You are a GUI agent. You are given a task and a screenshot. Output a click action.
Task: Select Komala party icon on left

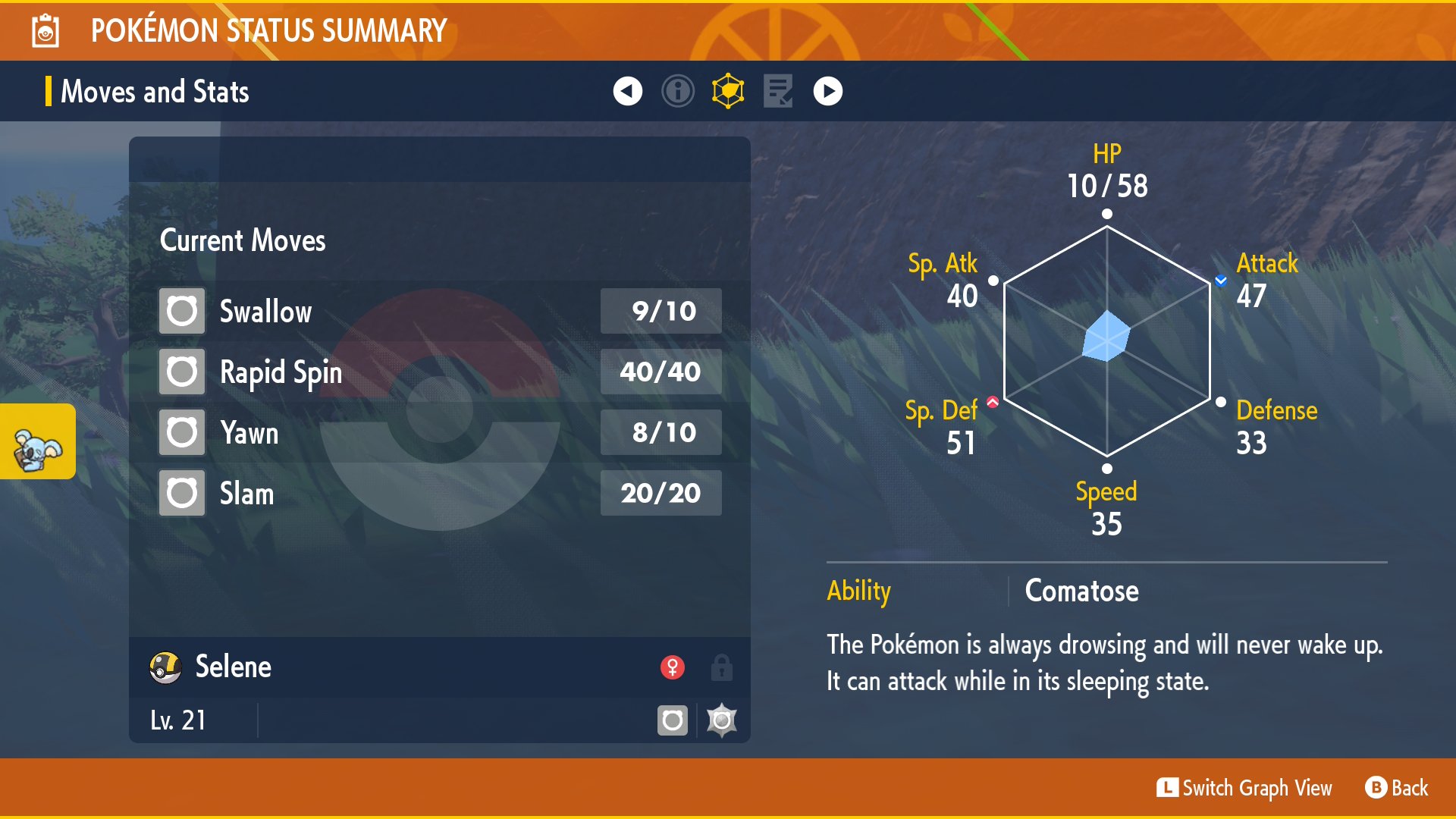pos(37,442)
